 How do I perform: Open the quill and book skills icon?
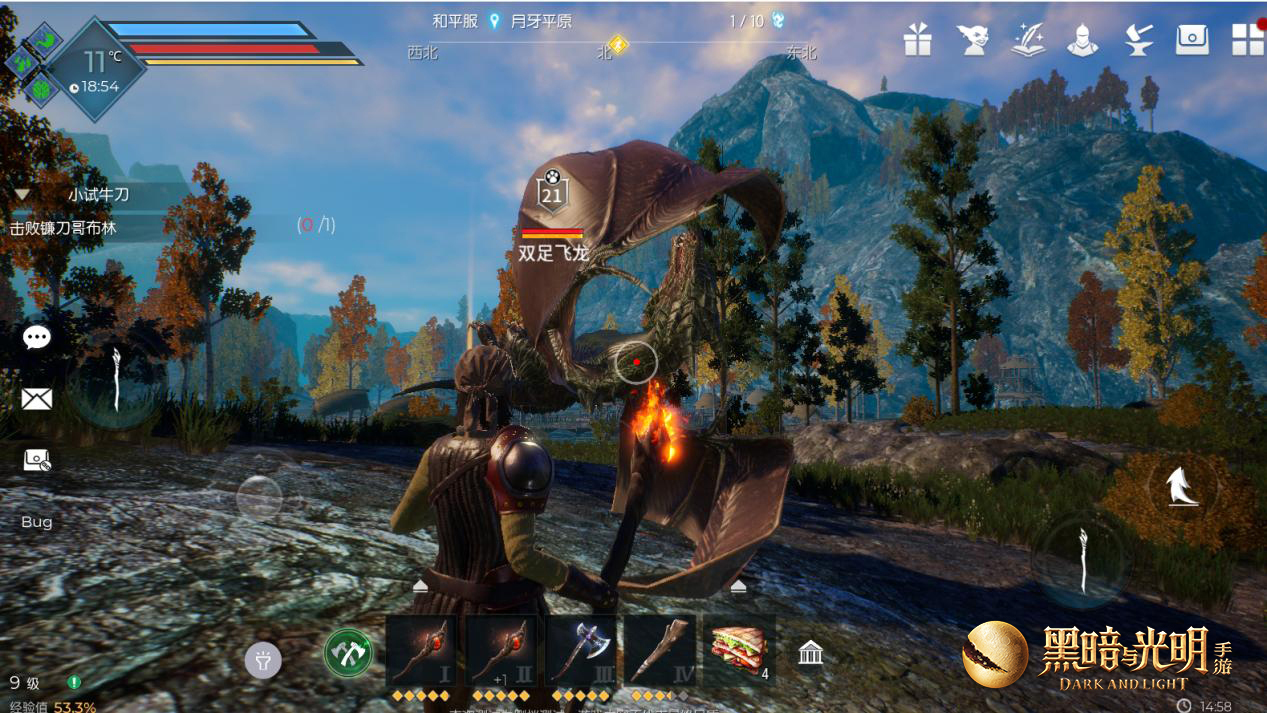tap(1027, 39)
